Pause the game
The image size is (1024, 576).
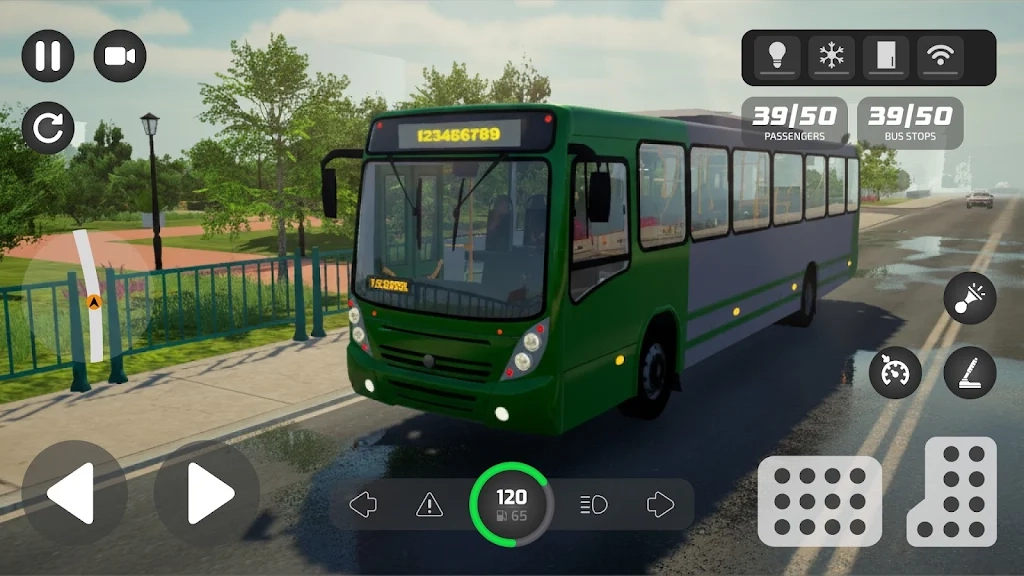tap(47, 56)
